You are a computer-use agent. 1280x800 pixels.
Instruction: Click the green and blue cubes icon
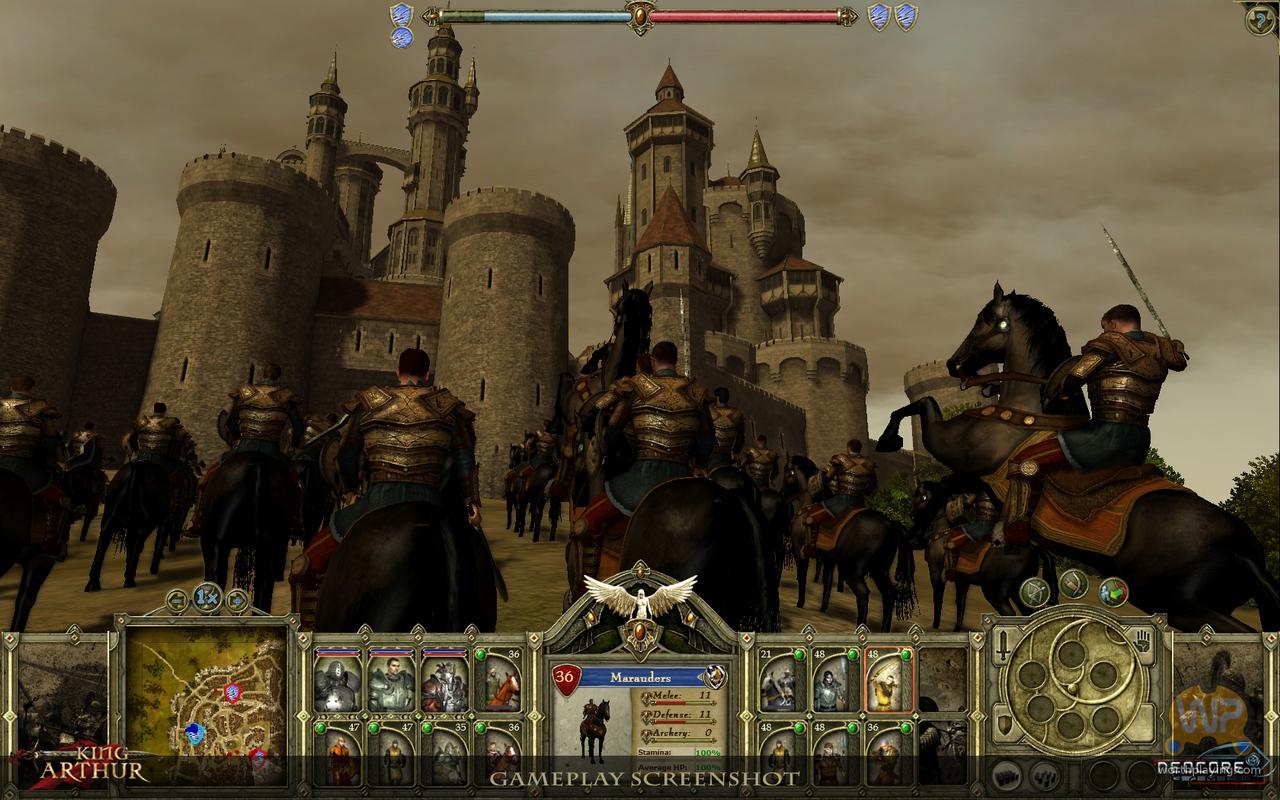1113,592
